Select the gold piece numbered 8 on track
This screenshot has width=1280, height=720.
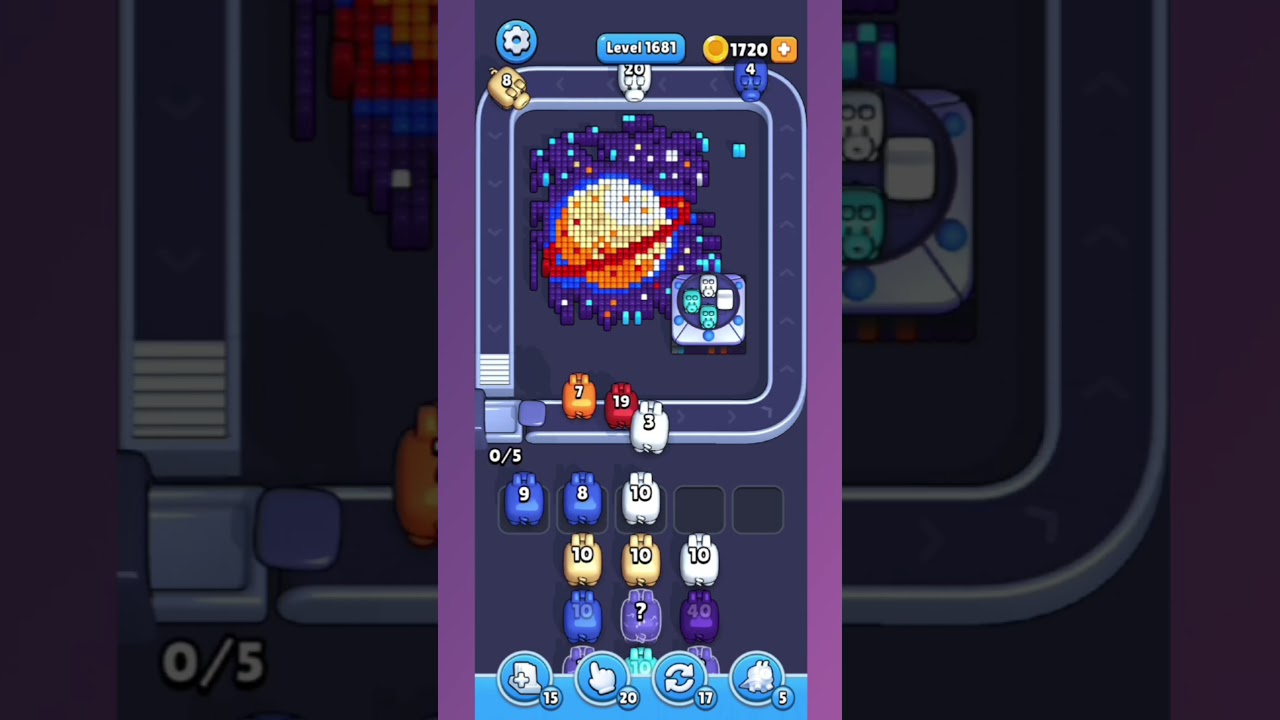(x=508, y=85)
